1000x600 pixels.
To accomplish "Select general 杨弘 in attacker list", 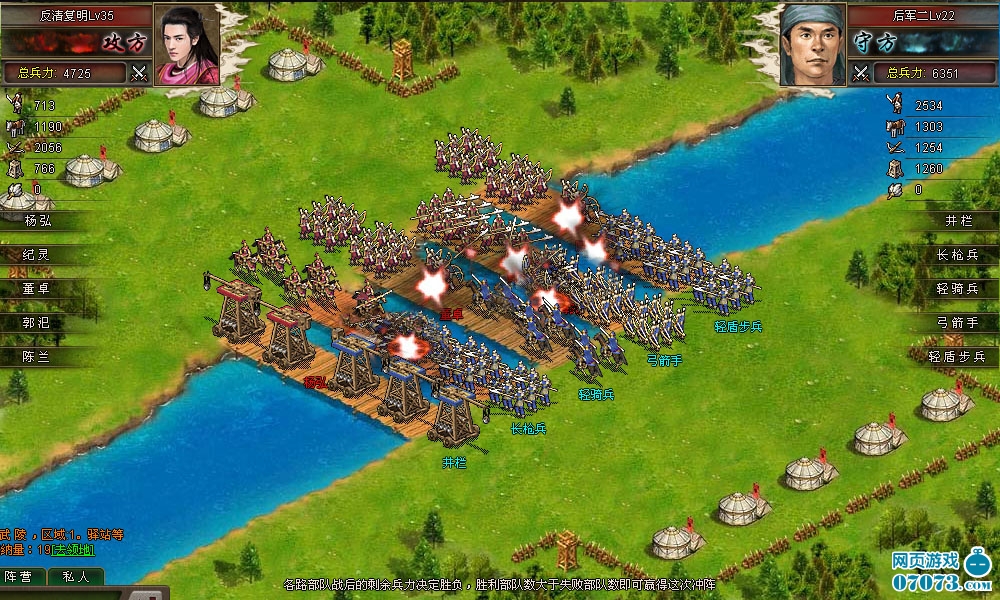I will 42,221.
